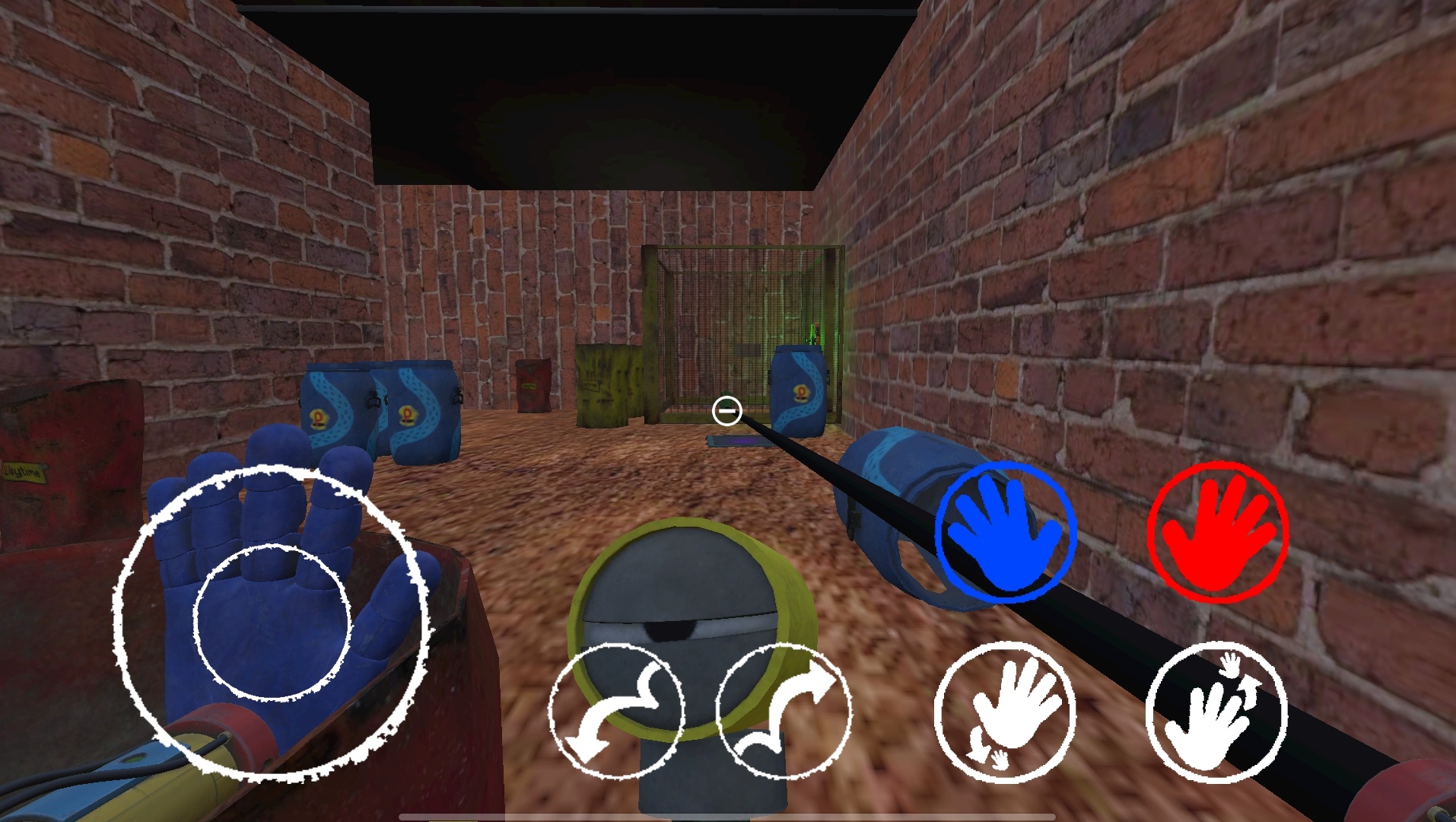Screen dimensions: 1456x822
Task: Tap the white hand with up arrow button
Action: click(x=1216, y=711)
